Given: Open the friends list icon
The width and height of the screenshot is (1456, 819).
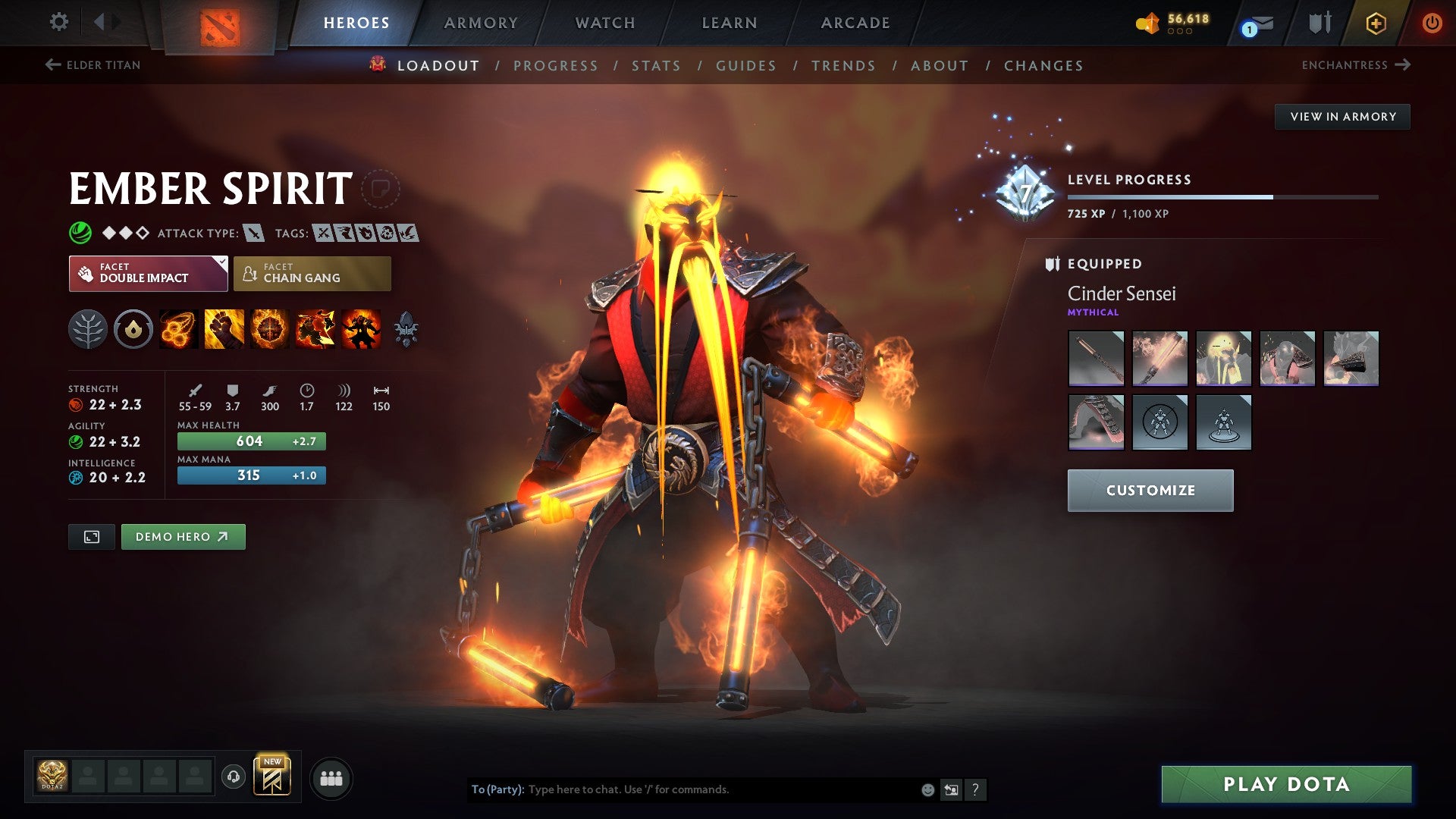Looking at the screenshot, I should click(x=331, y=777).
